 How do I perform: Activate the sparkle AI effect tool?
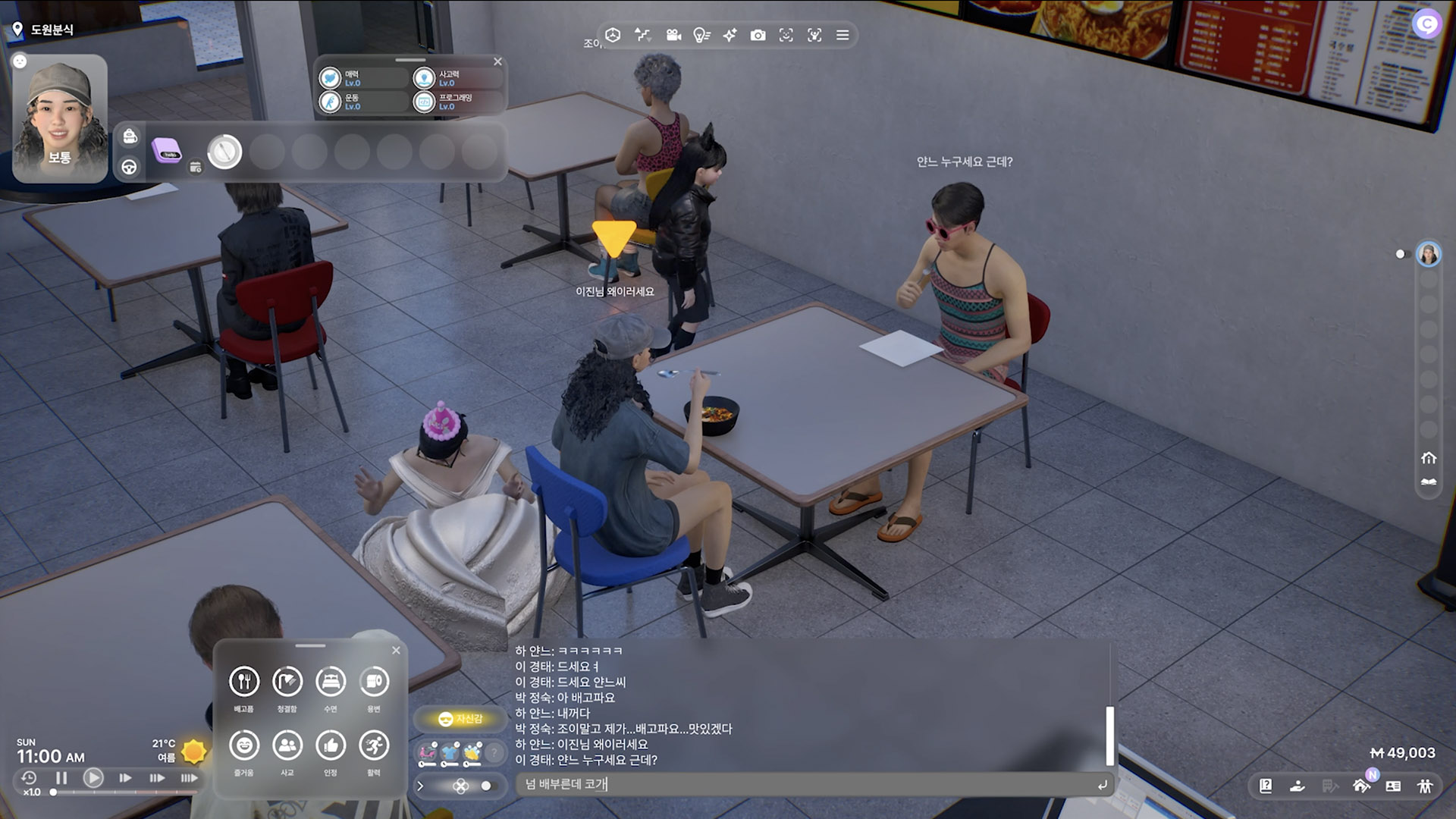(x=730, y=35)
